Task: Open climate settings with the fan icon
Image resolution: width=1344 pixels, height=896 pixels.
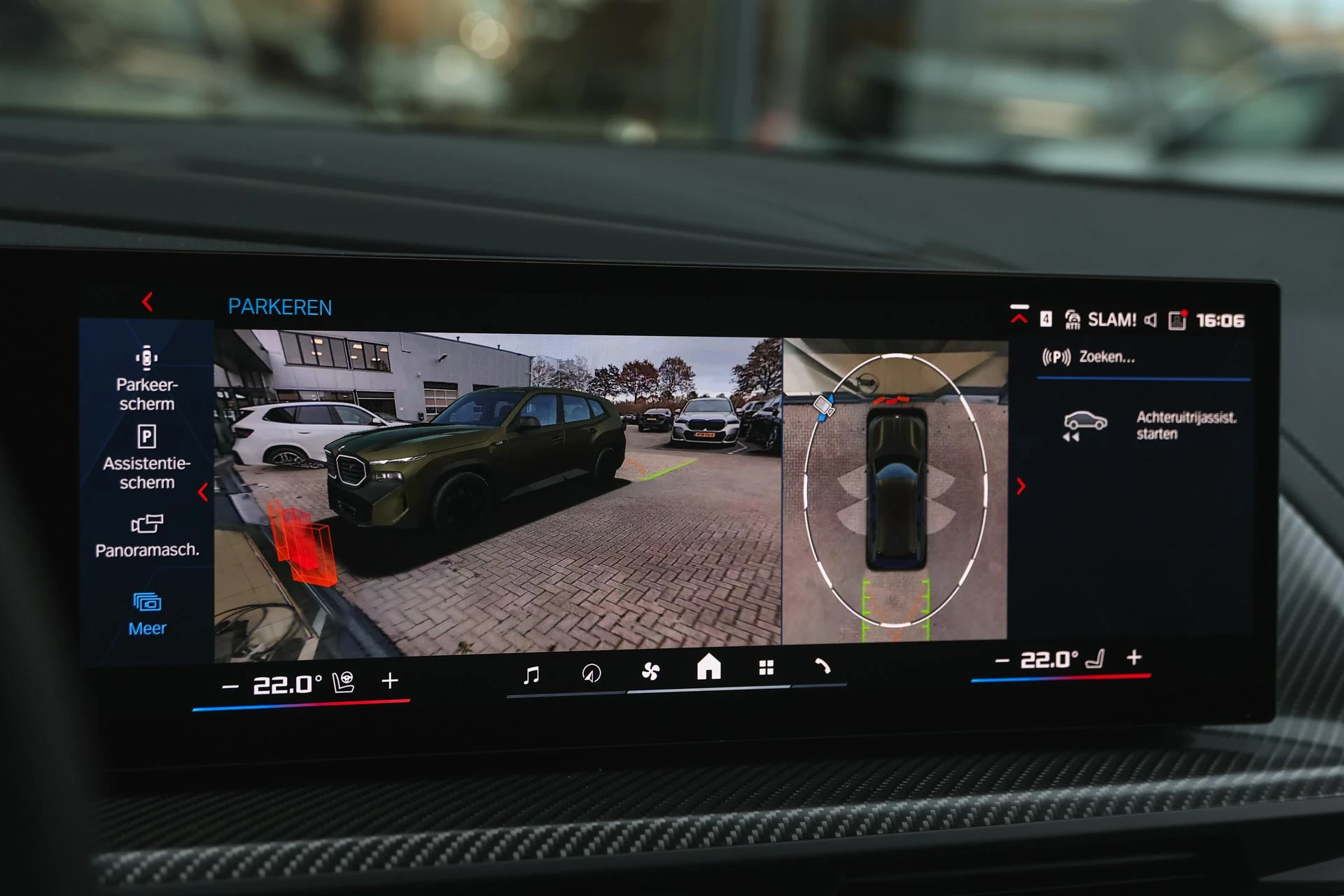Action: [651, 670]
